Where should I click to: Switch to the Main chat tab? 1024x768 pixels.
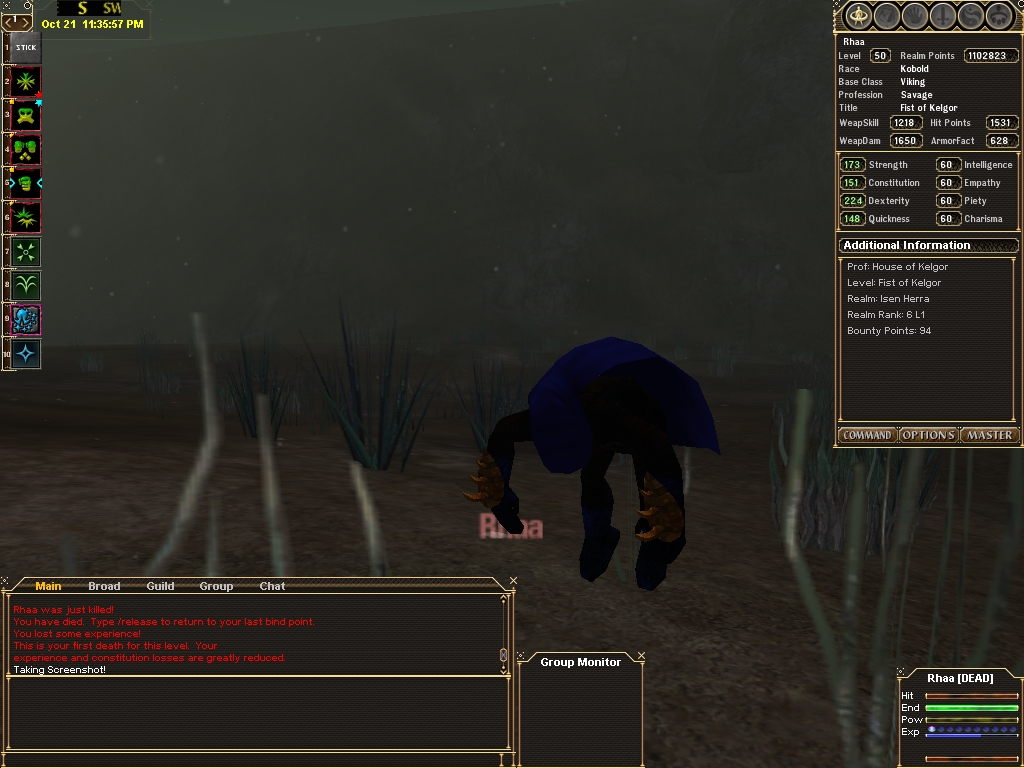coord(48,586)
